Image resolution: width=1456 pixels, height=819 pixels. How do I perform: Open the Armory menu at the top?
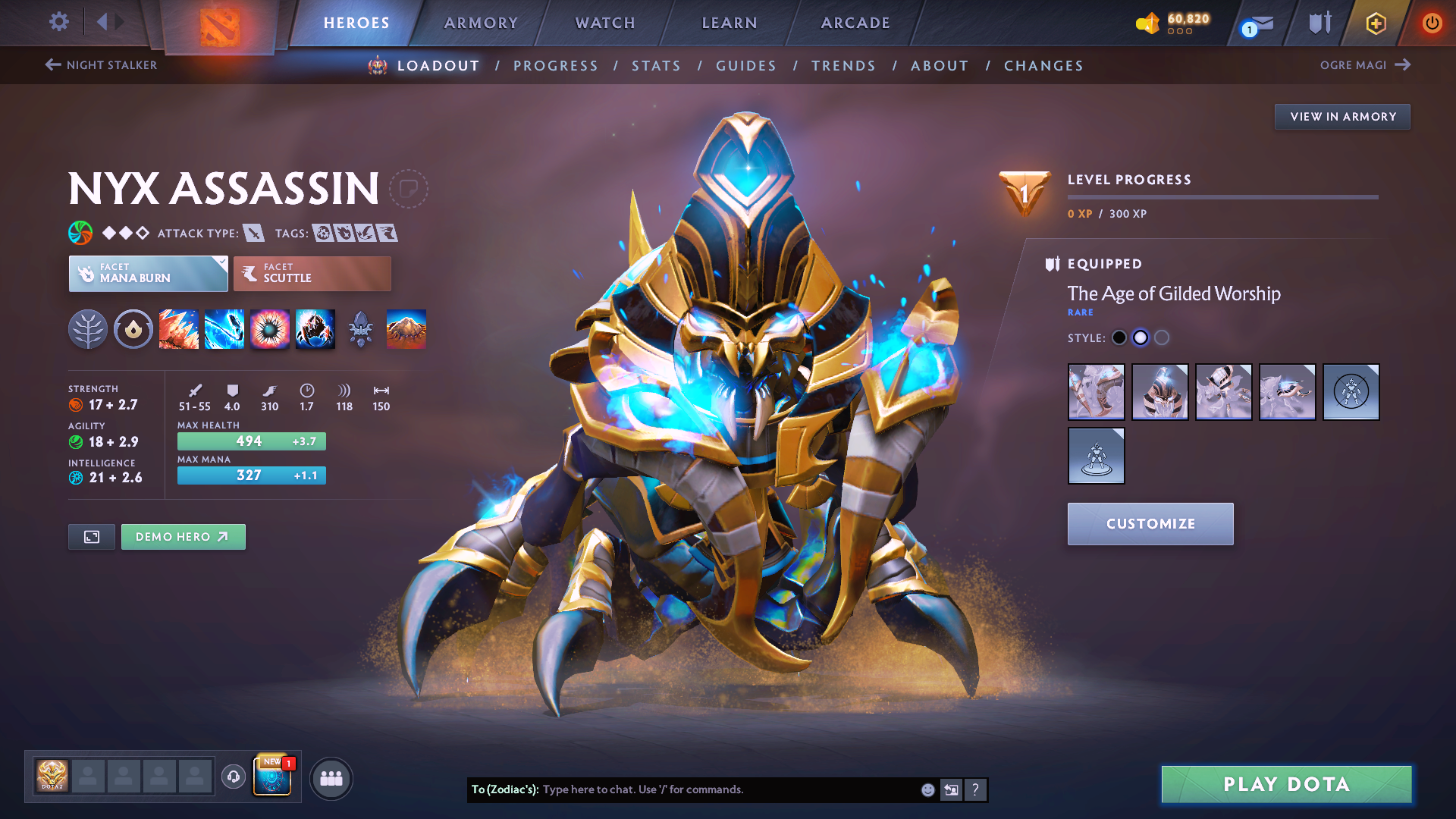[481, 23]
